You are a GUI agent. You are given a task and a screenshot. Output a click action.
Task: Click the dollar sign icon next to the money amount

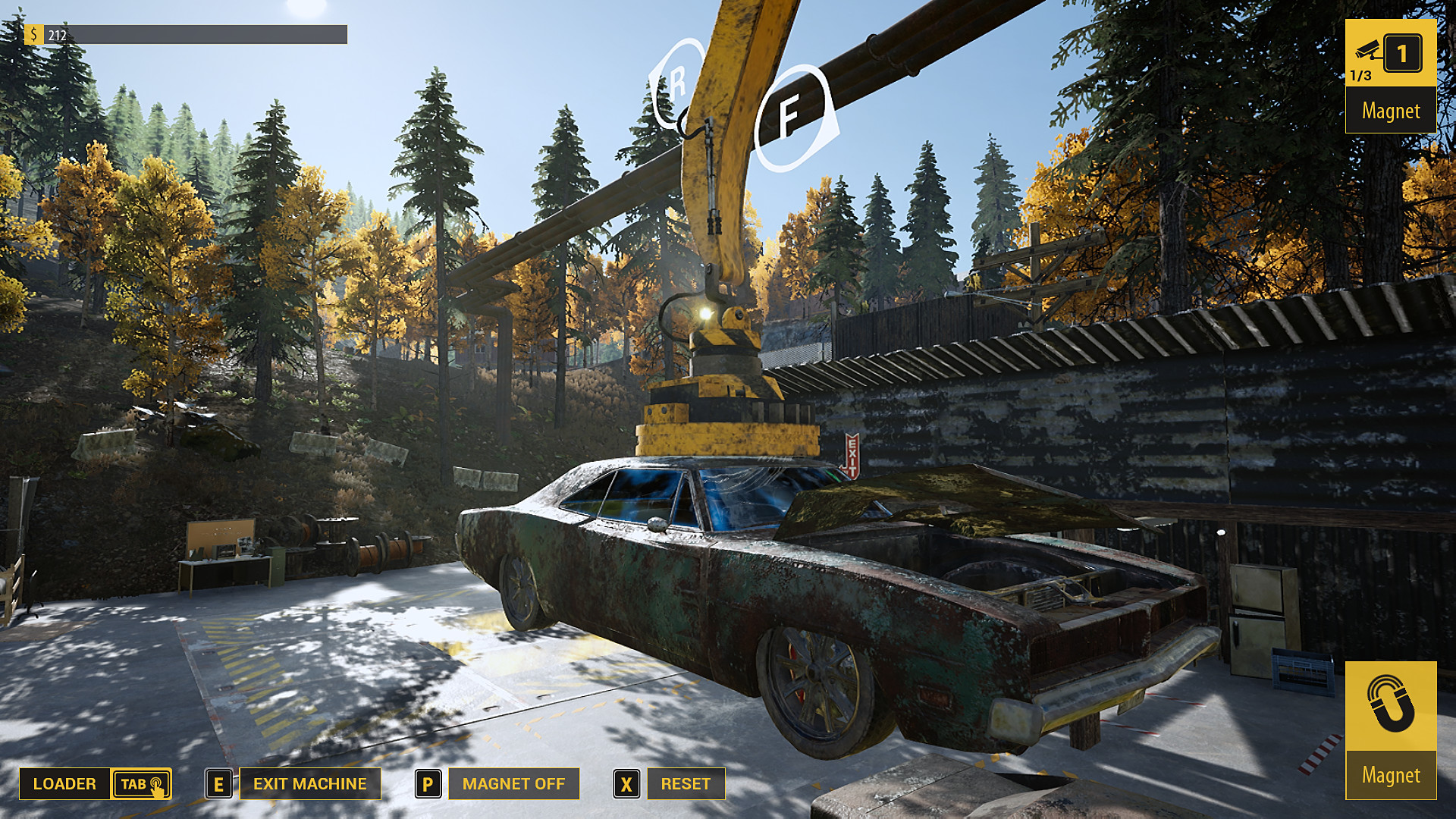point(33,33)
